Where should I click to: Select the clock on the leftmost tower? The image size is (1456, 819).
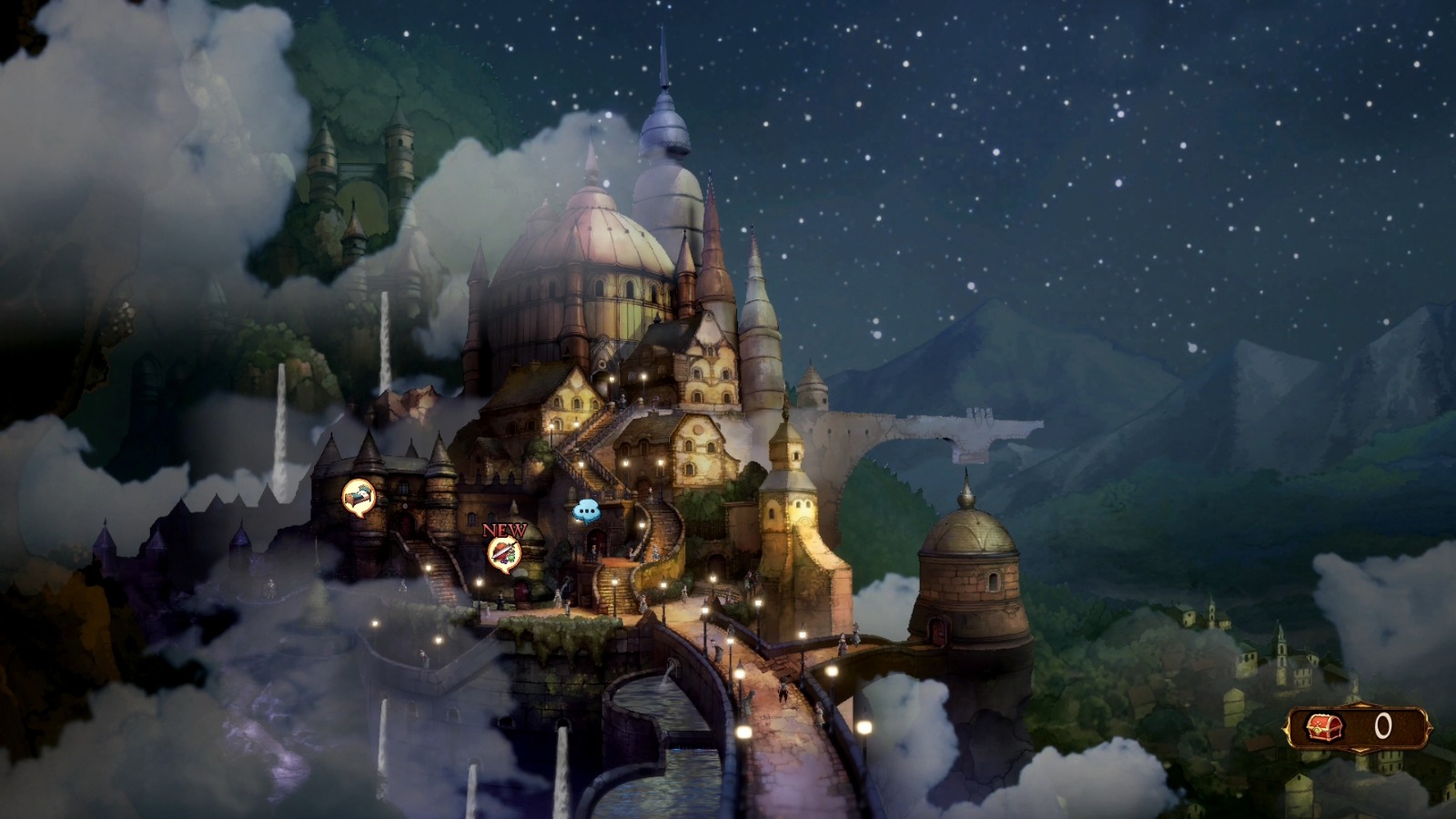pyautogui.click(x=403, y=506)
